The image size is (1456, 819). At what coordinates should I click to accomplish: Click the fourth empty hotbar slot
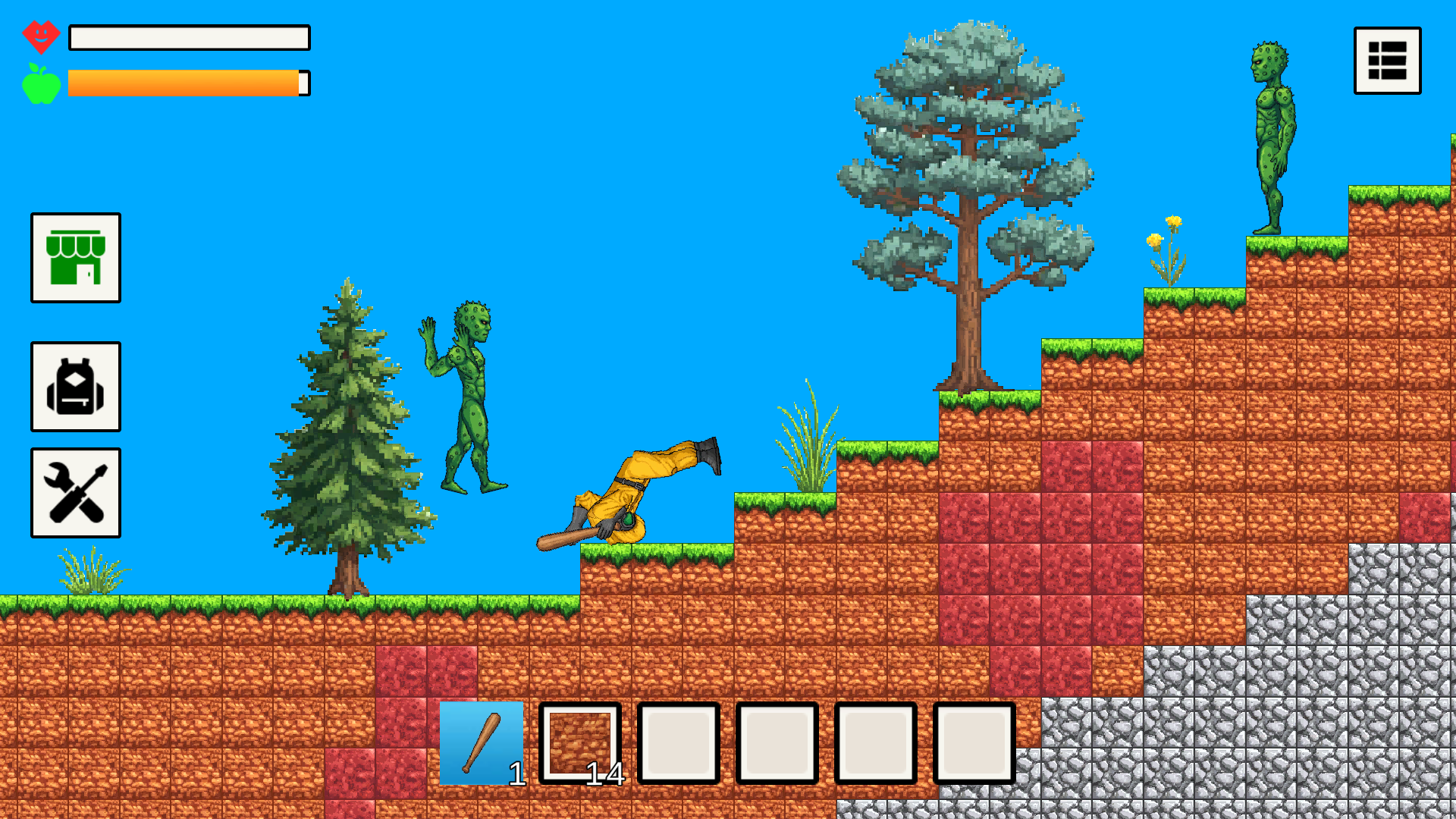[x=777, y=742]
